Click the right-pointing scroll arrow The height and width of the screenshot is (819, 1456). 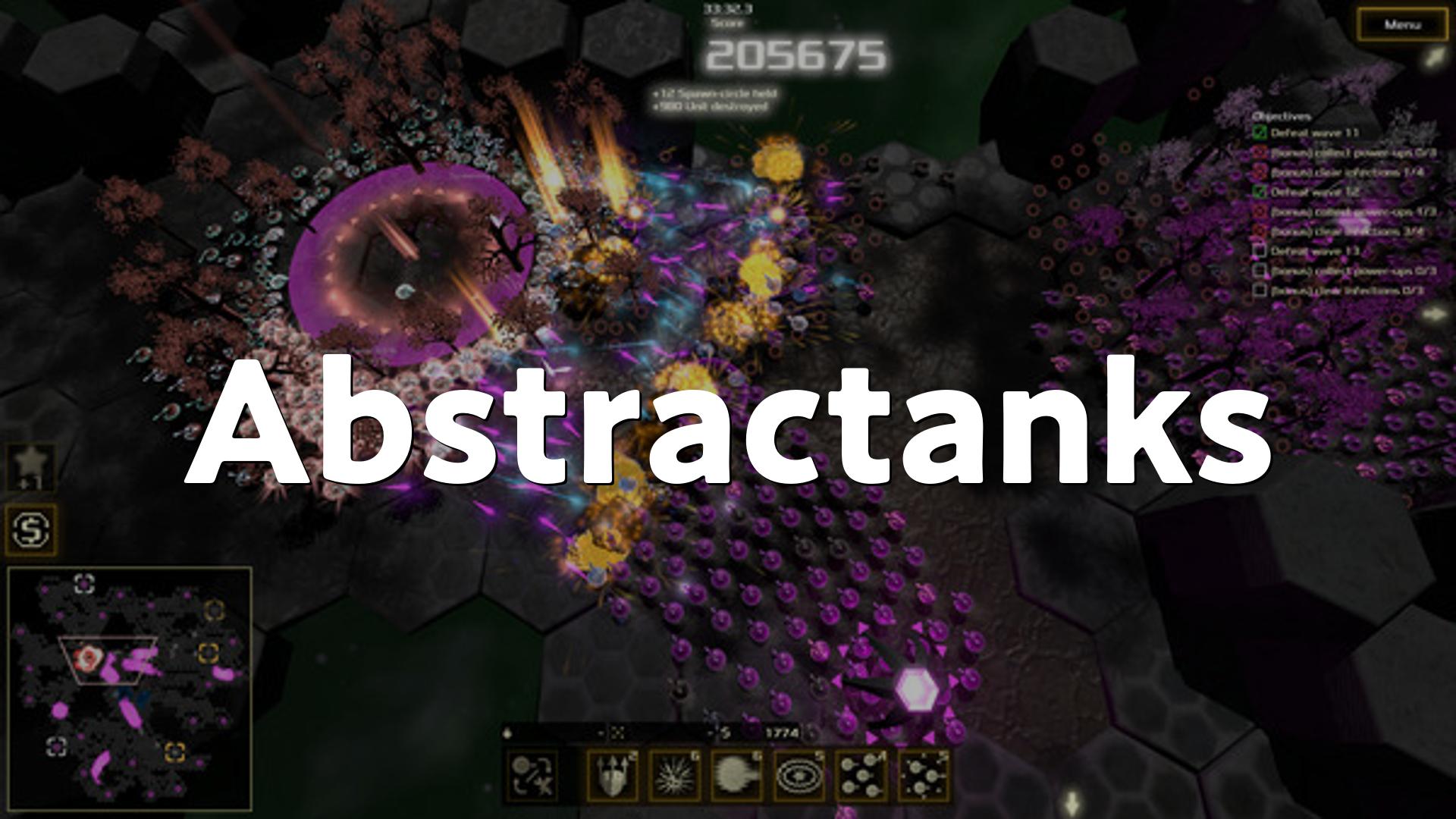[x=1435, y=313]
